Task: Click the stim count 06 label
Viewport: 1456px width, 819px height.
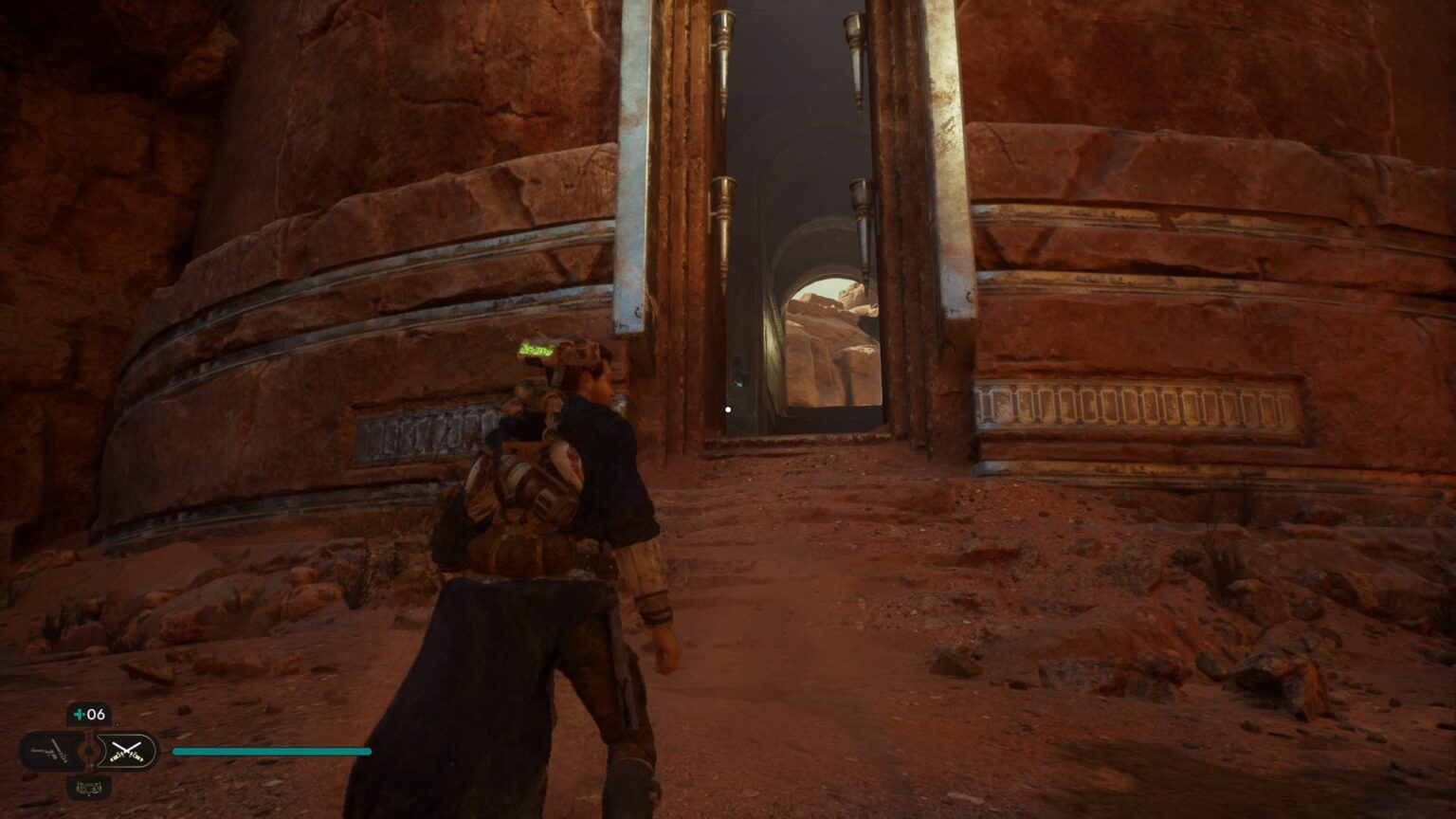Action: click(96, 714)
